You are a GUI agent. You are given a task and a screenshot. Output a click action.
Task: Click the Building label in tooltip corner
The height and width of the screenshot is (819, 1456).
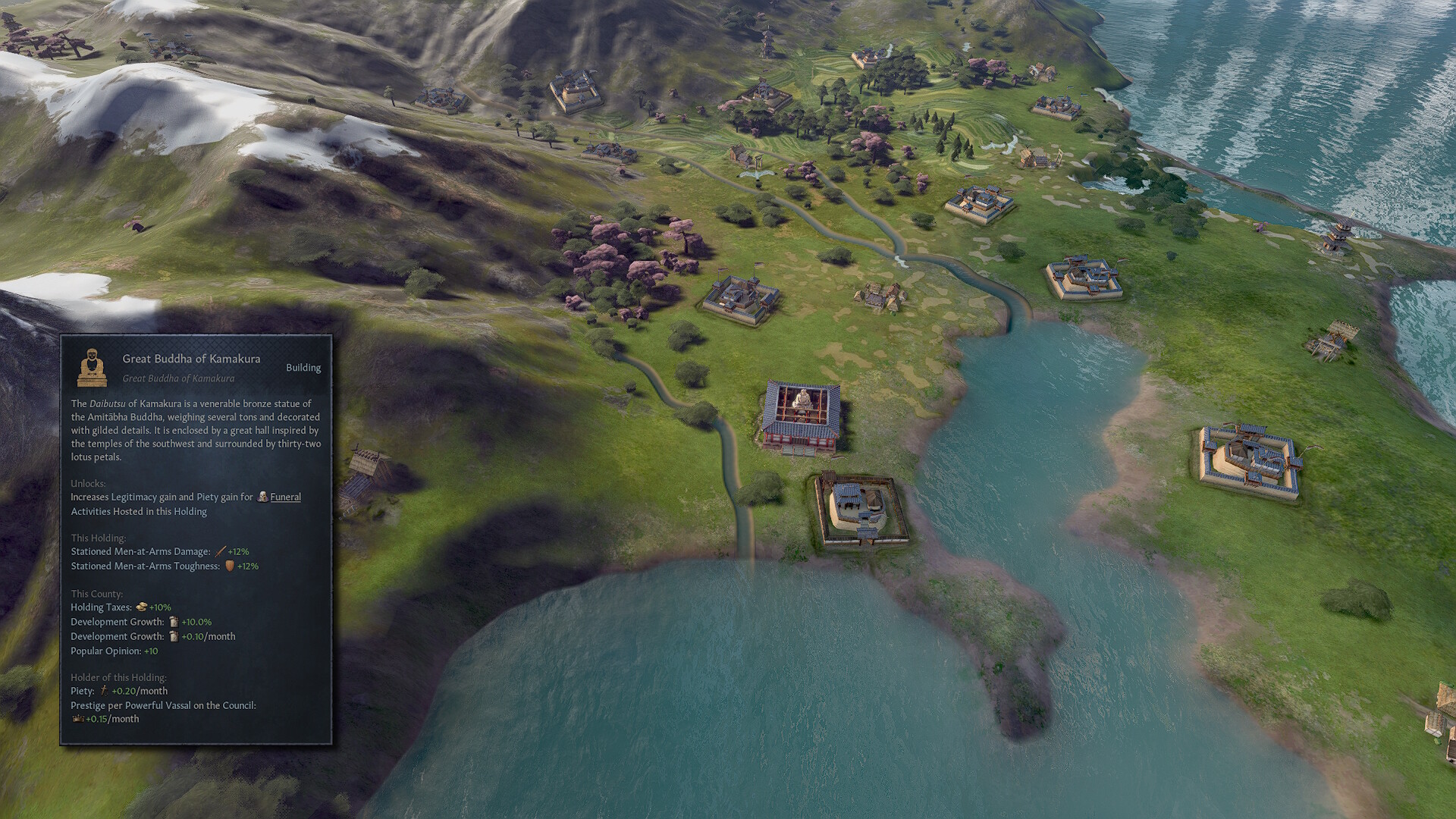point(304,367)
